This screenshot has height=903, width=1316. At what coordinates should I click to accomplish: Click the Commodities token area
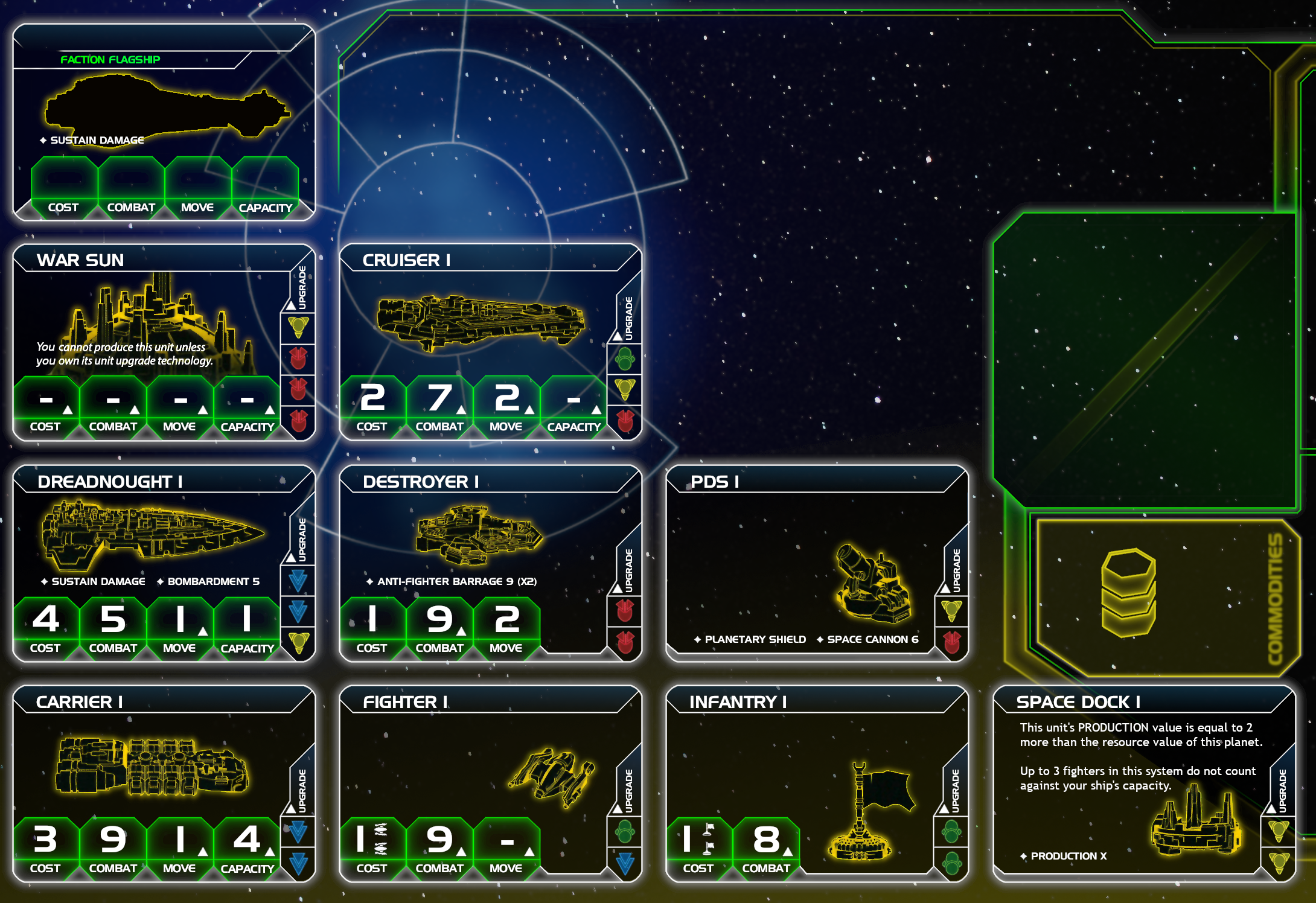click(1165, 596)
